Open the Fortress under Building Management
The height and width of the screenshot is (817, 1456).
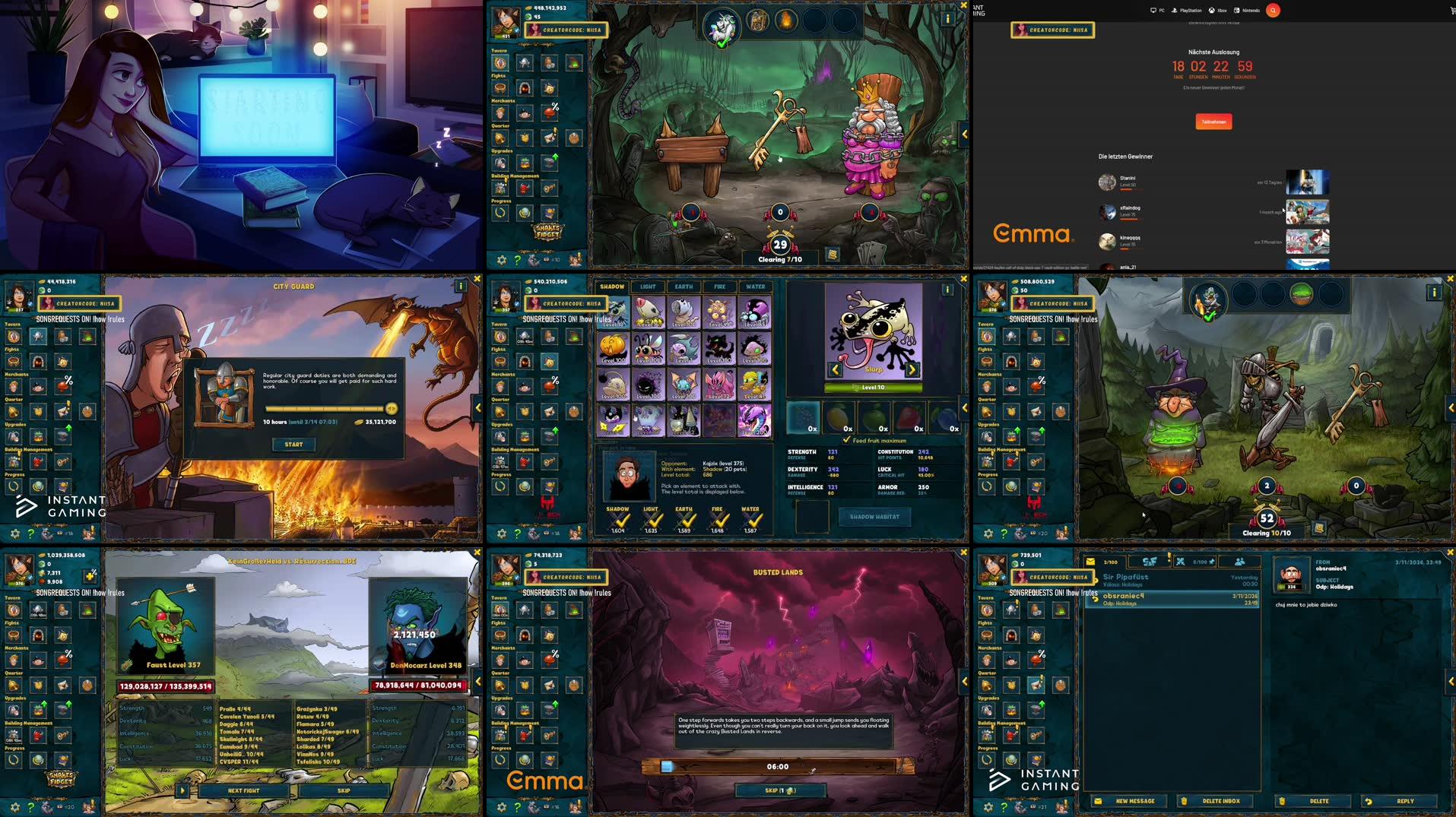(500, 461)
